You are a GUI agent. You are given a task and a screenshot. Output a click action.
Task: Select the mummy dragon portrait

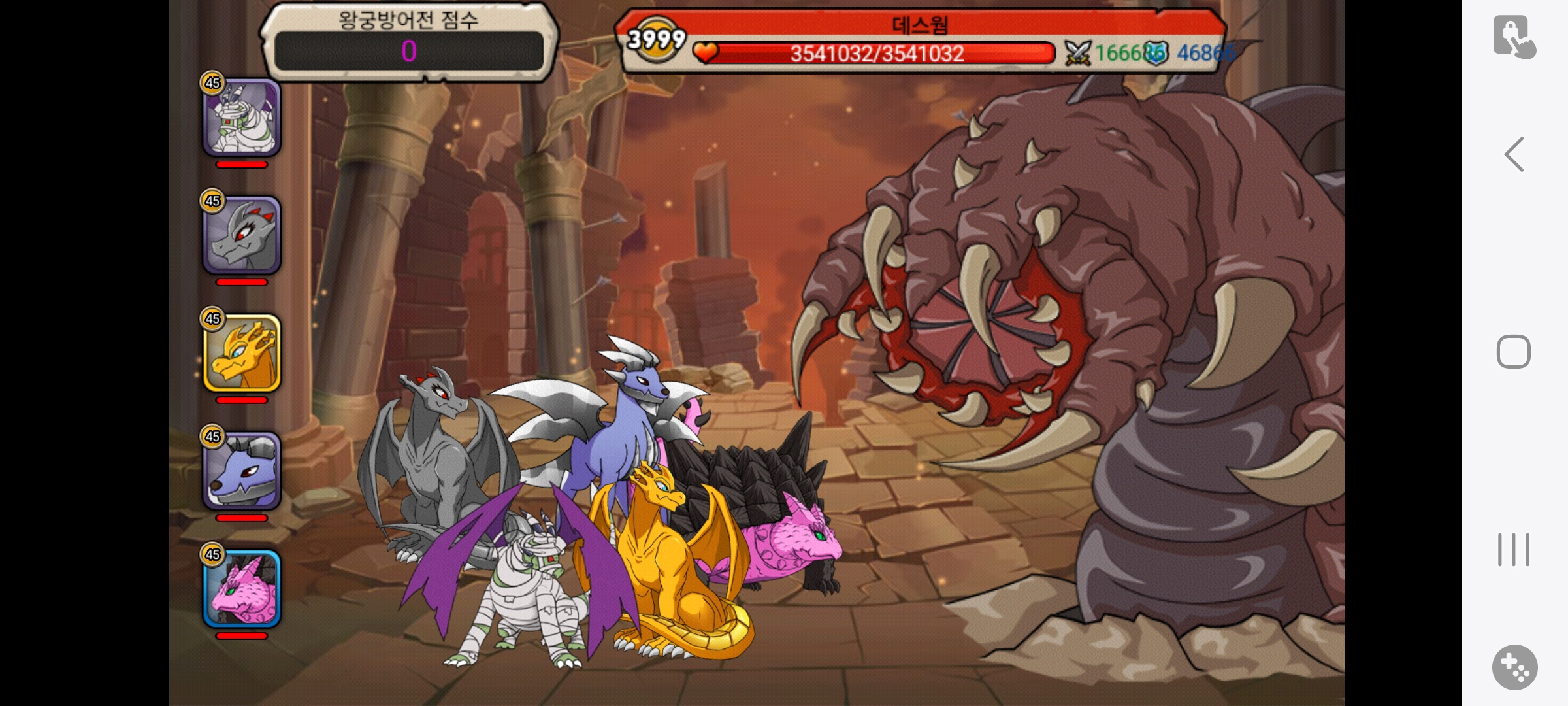242,118
